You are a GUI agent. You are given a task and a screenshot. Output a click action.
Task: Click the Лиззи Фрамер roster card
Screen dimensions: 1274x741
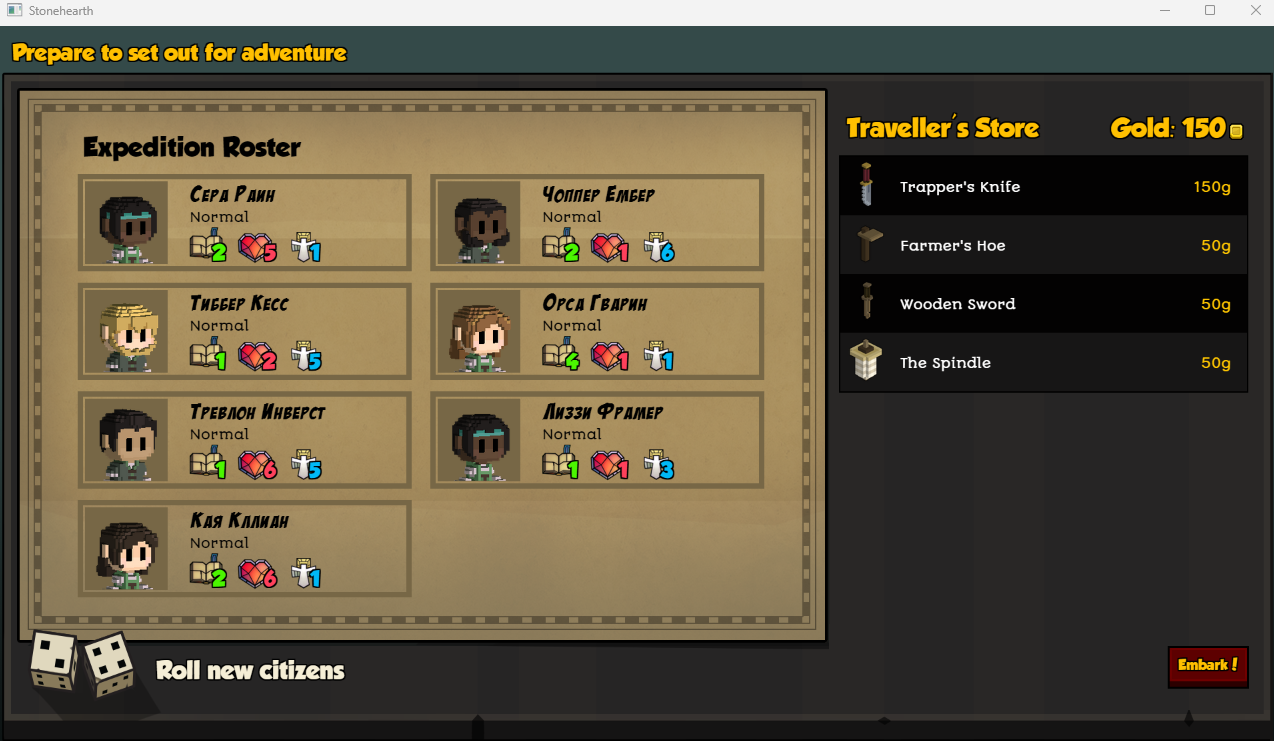(x=597, y=441)
